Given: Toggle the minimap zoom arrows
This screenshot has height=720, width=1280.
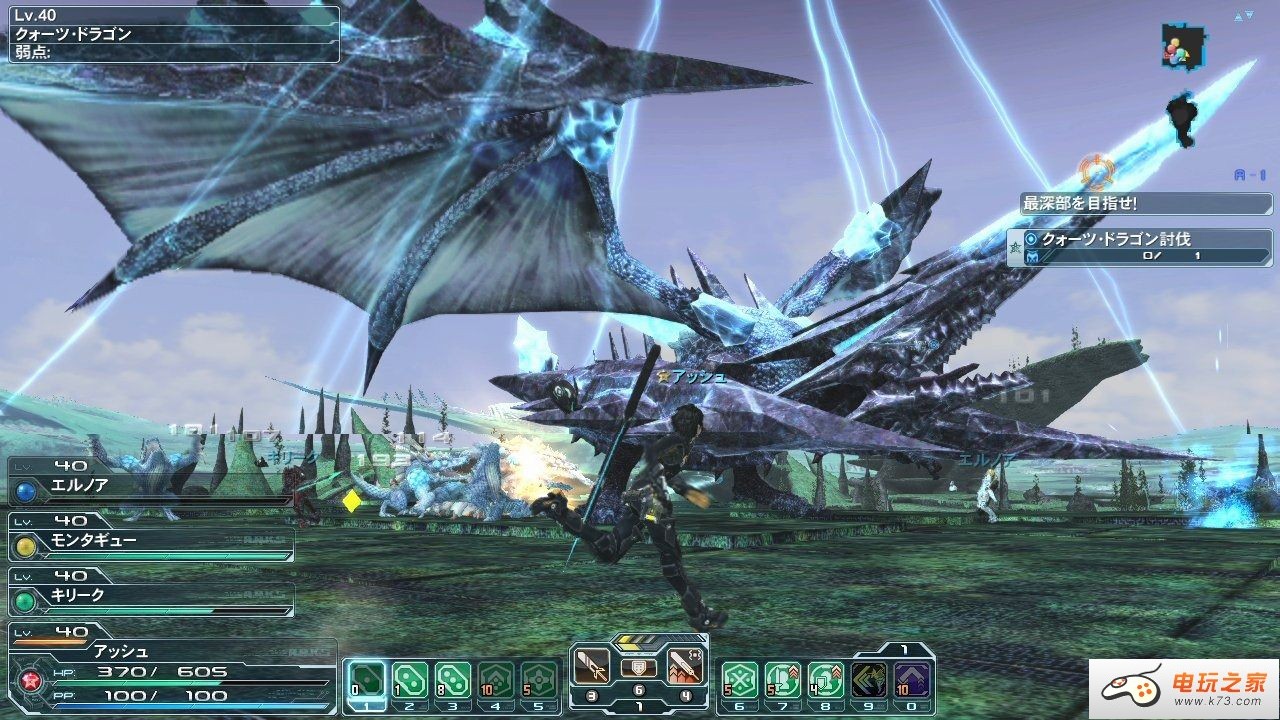Looking at the screenshot, I should point(1243,16).
